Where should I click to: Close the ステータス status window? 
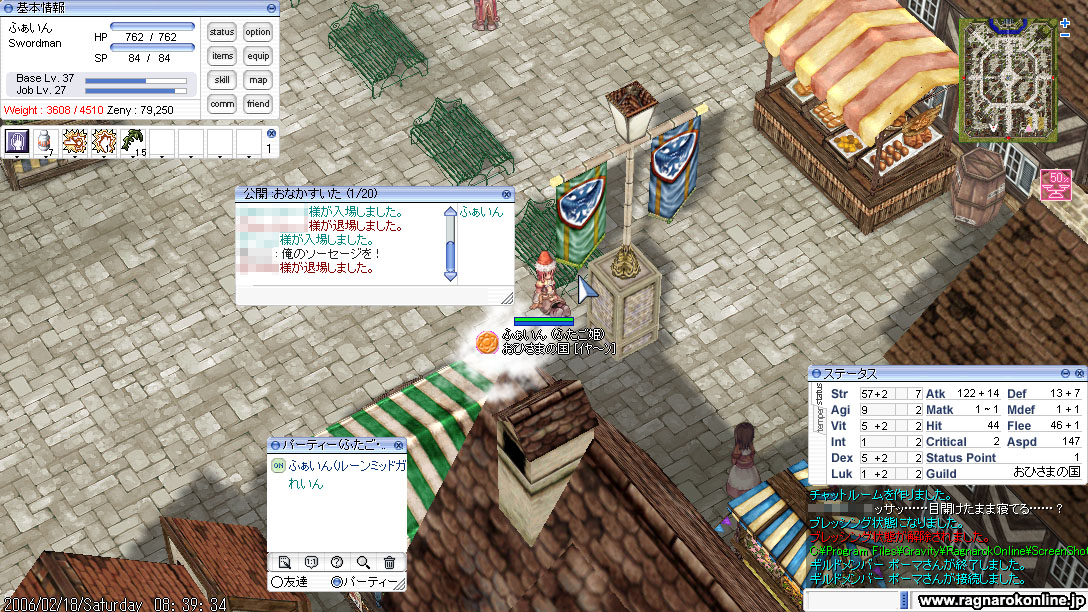(1077, 373)
